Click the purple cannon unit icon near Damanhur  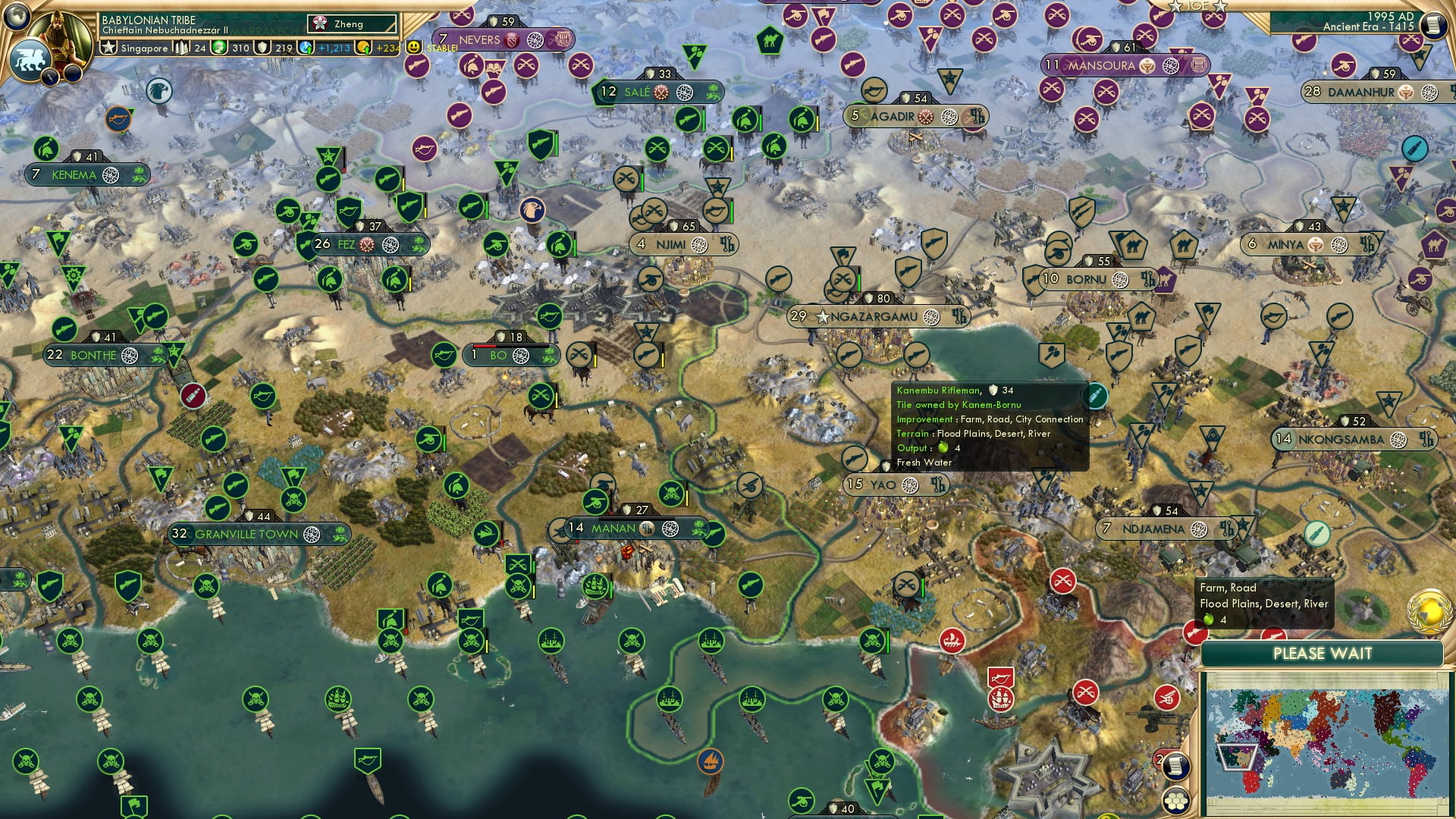pos(1342,64)
